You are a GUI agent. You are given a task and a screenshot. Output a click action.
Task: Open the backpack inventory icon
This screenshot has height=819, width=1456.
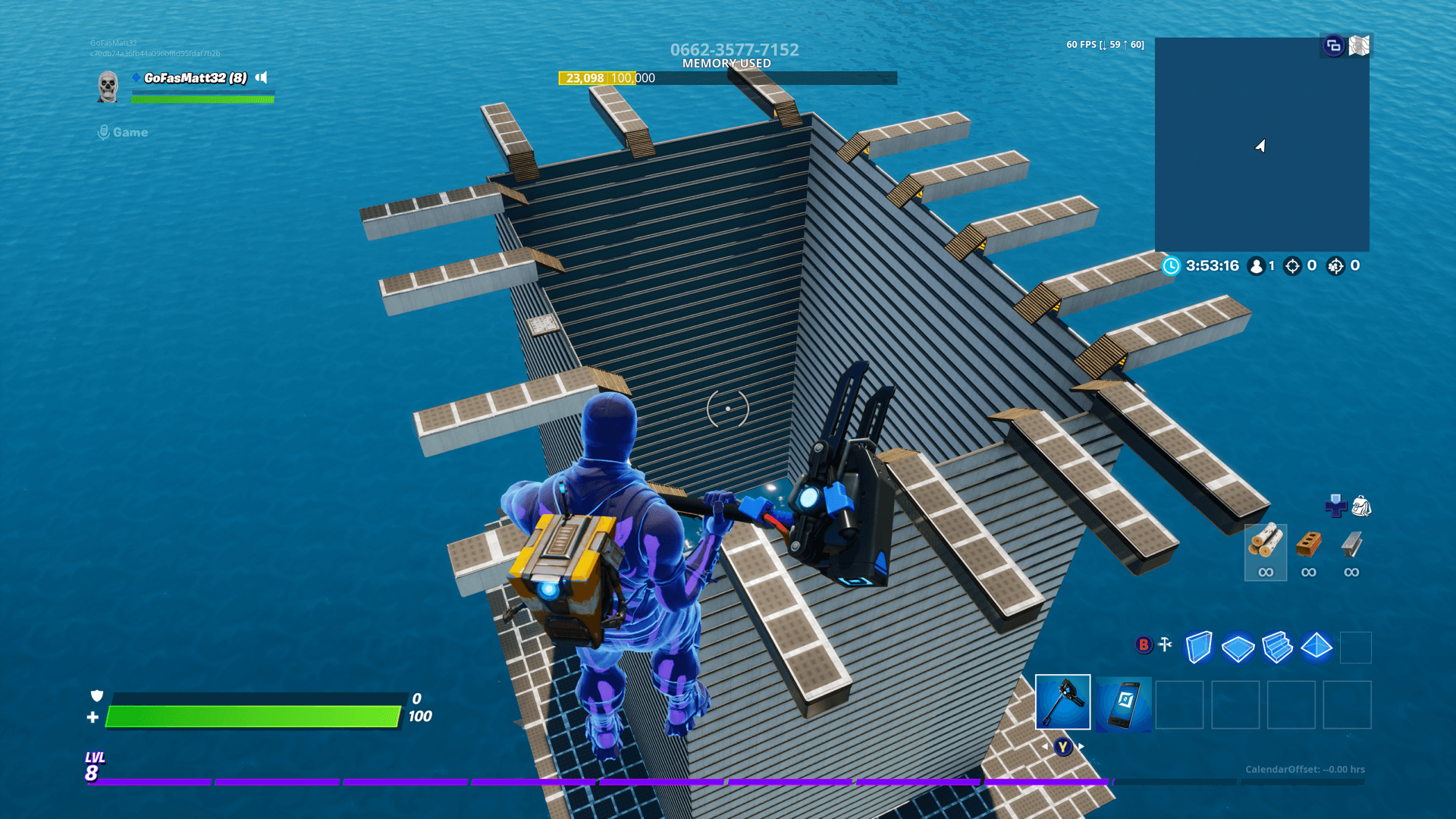[x=1361, y=506]
